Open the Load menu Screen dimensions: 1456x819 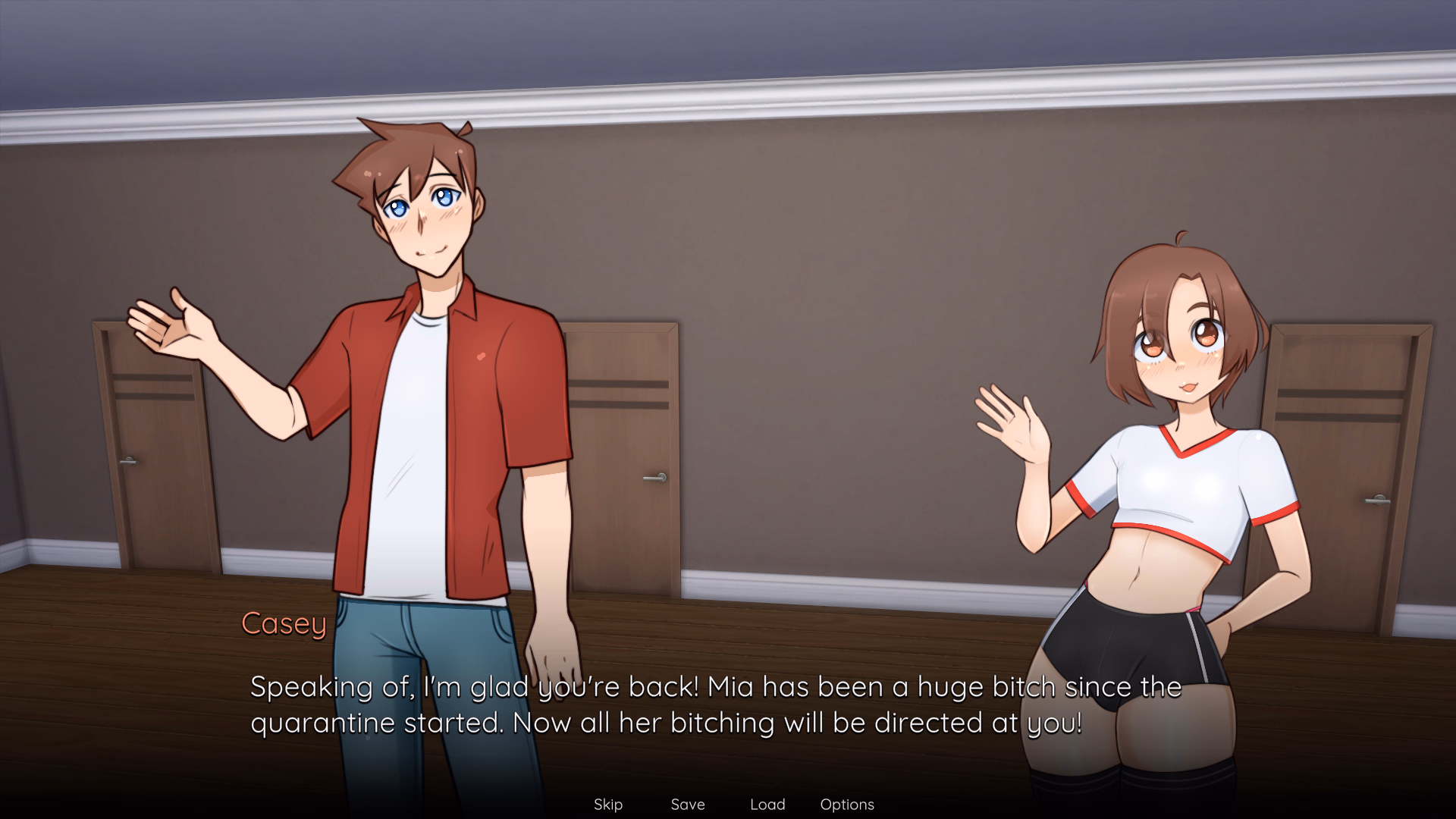(x=767, y=805)
